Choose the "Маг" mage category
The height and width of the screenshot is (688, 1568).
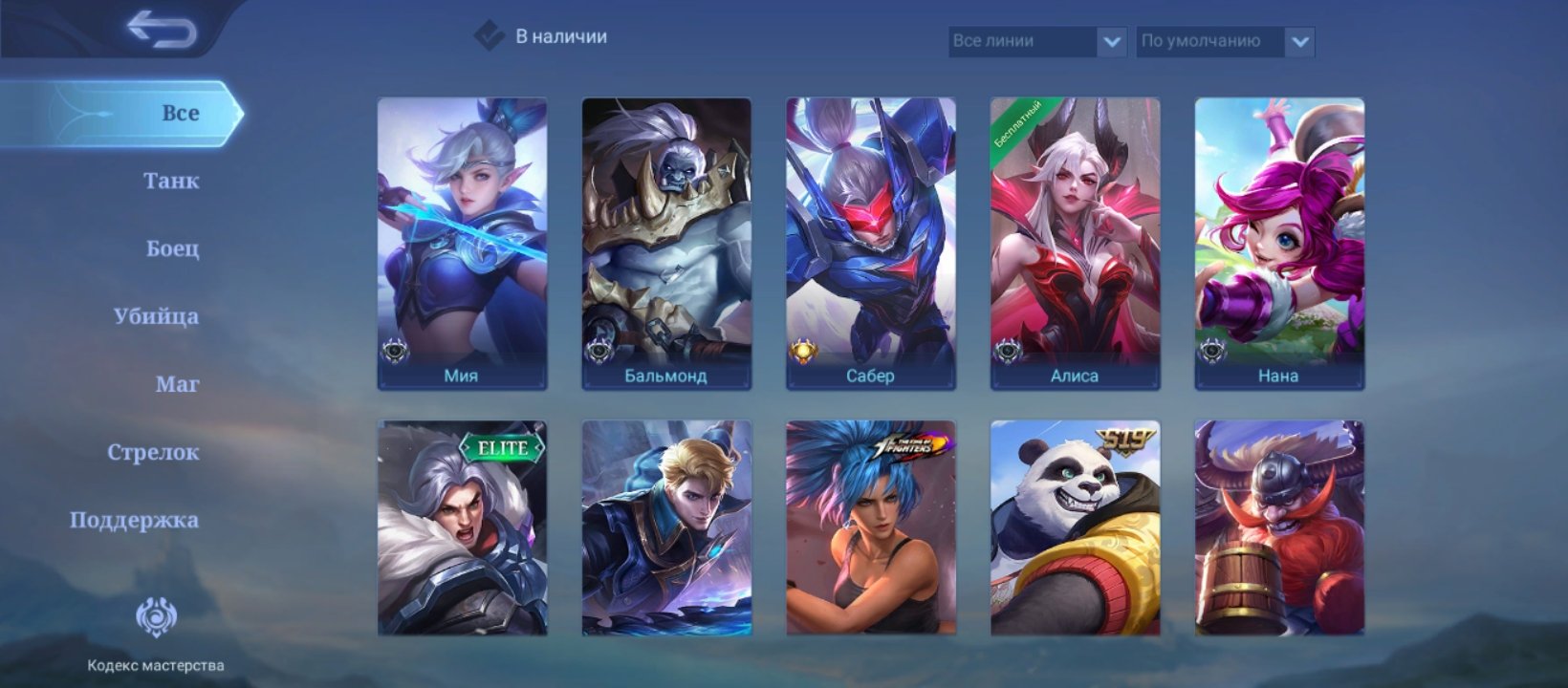pyautogui.click(x=177, y=384)
